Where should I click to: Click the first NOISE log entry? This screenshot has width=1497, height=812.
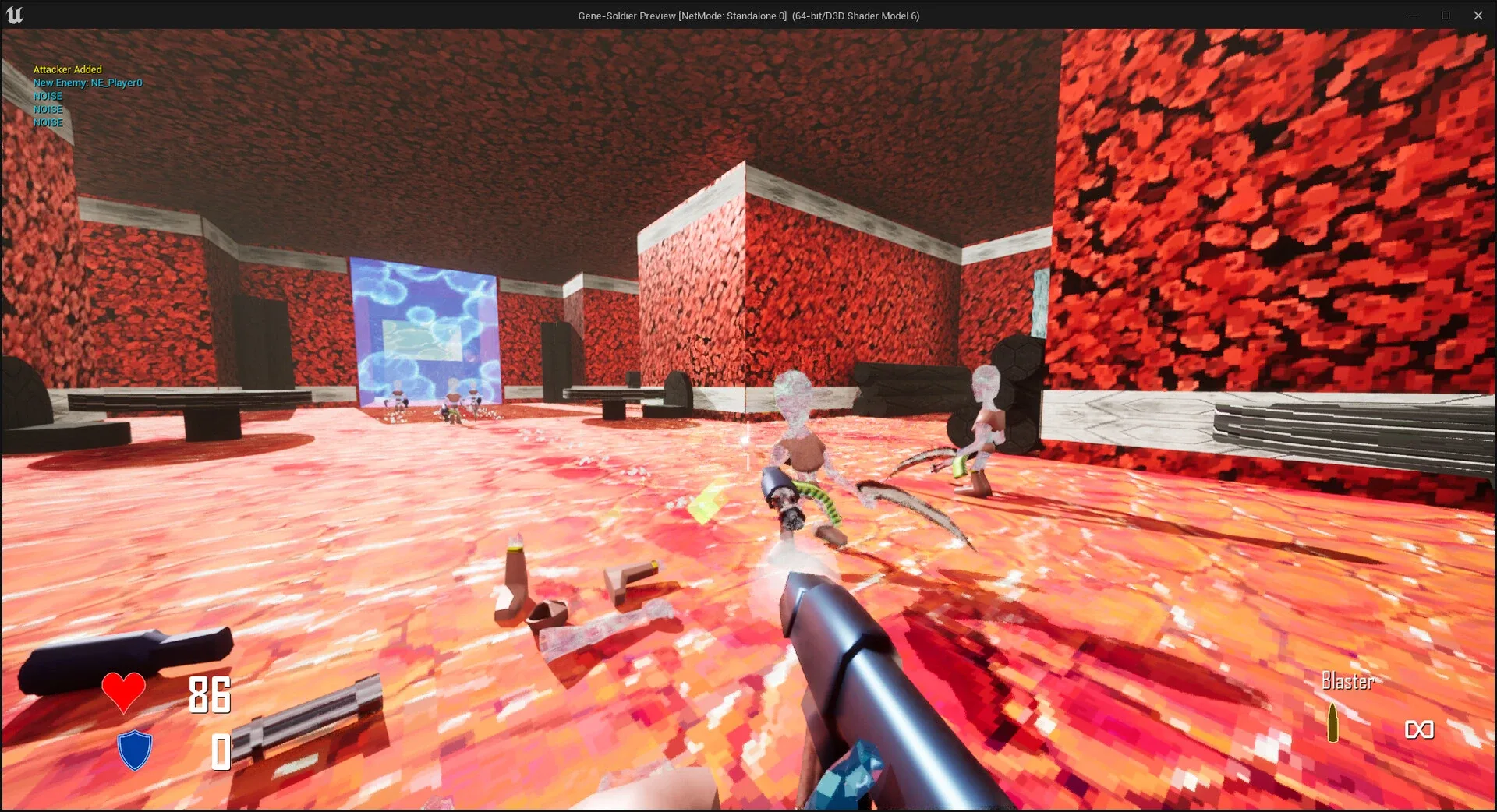[48, 96]
